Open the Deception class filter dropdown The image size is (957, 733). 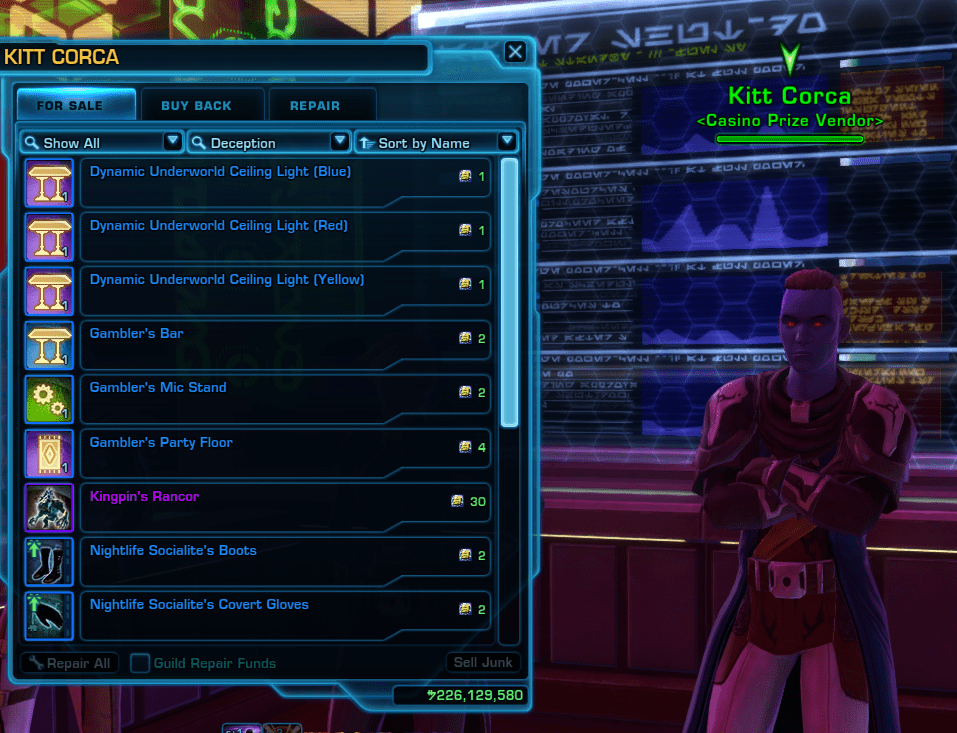pyautogui.click(x=269, y=142)
